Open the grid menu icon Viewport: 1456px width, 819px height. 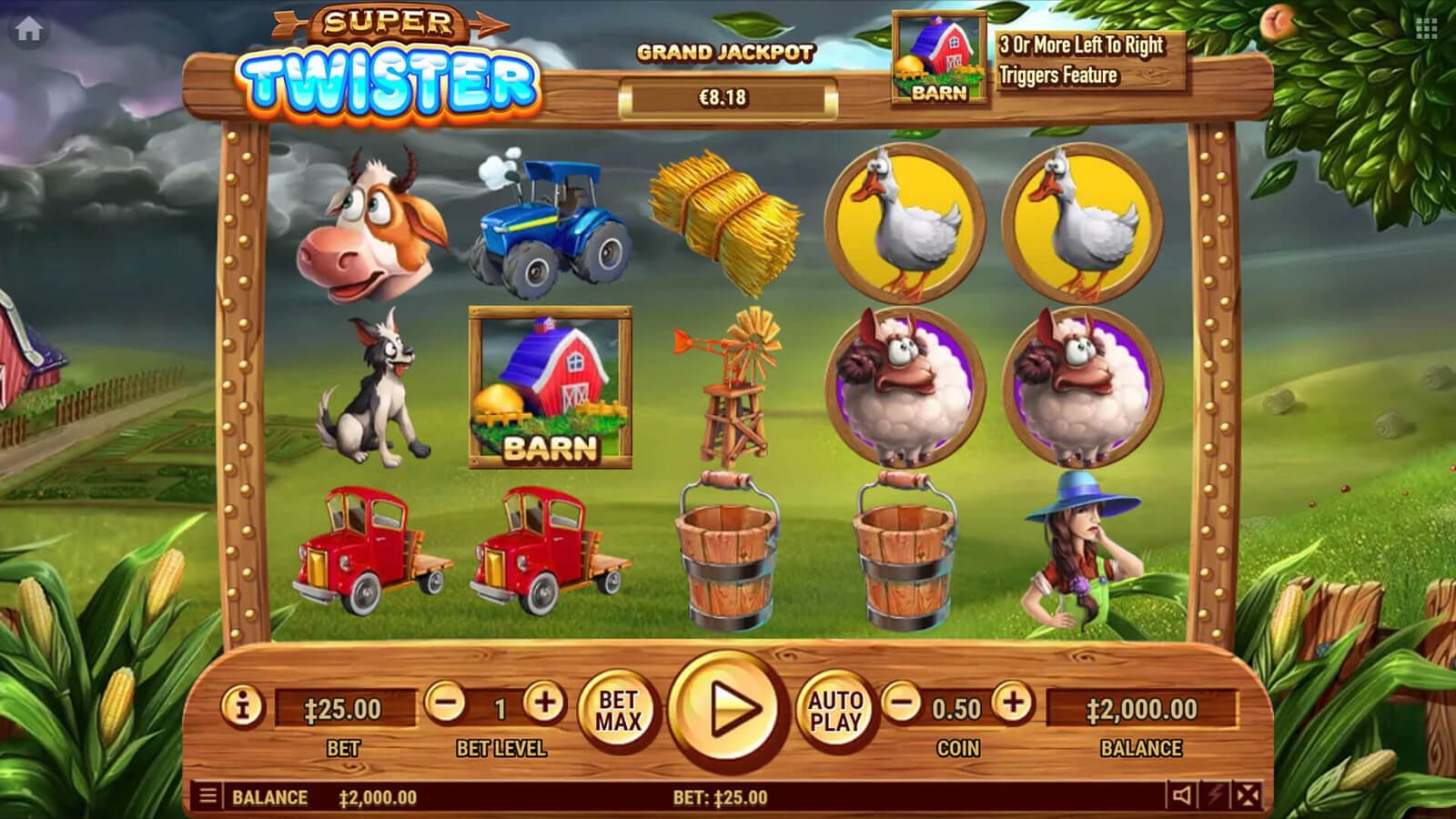coord(1426,29)
